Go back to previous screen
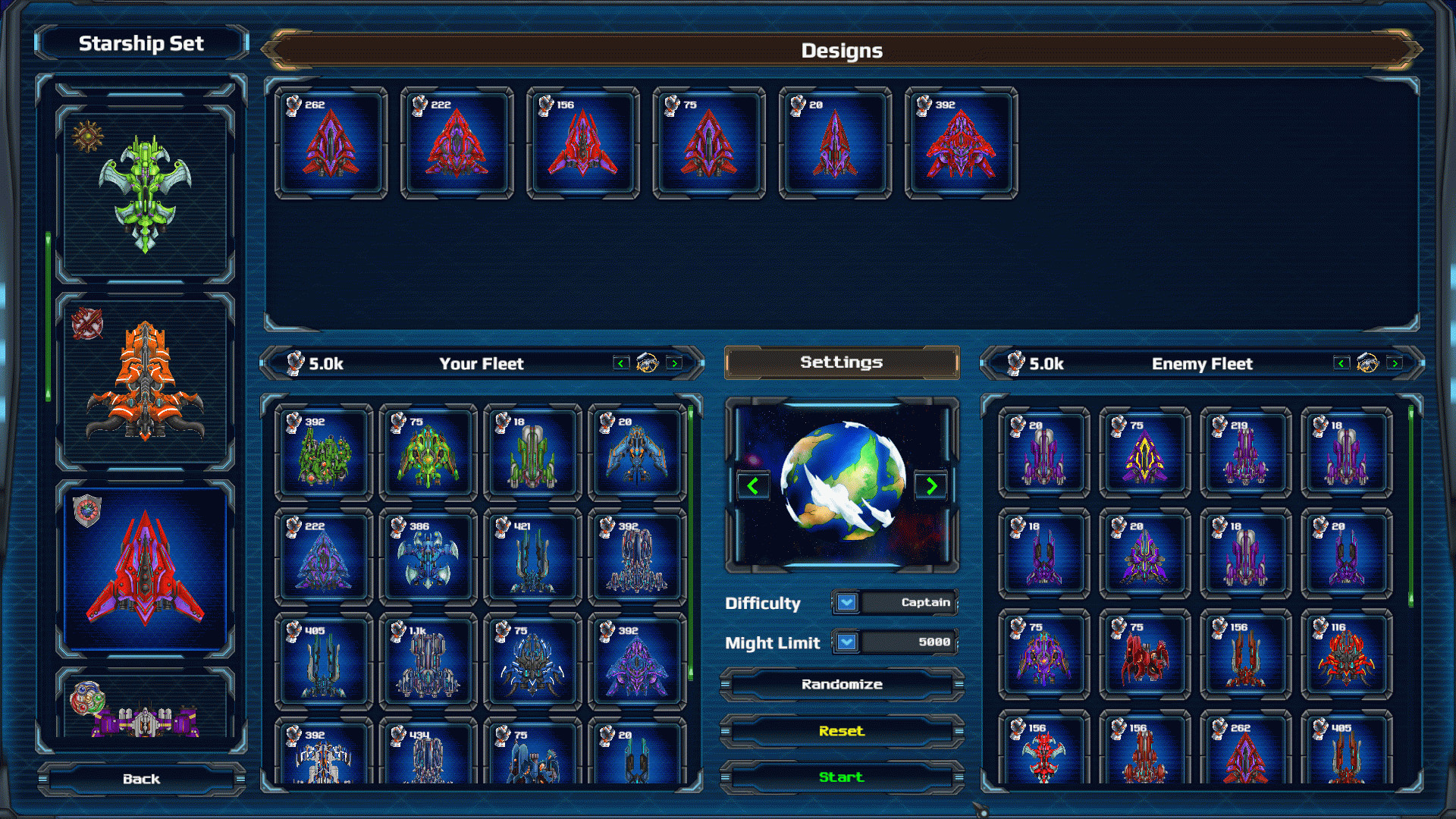The image size is (1456, 819). coord(141,779)
